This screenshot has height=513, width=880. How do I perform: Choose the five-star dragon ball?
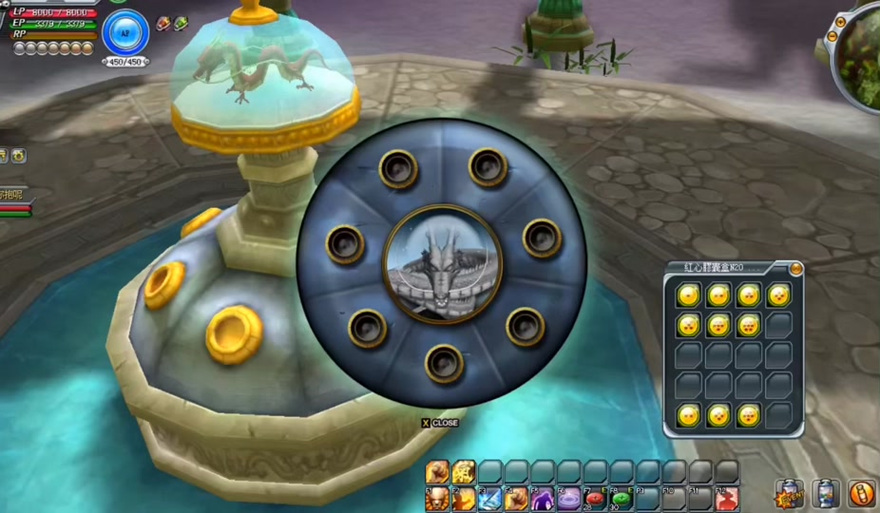coord(689,325)
